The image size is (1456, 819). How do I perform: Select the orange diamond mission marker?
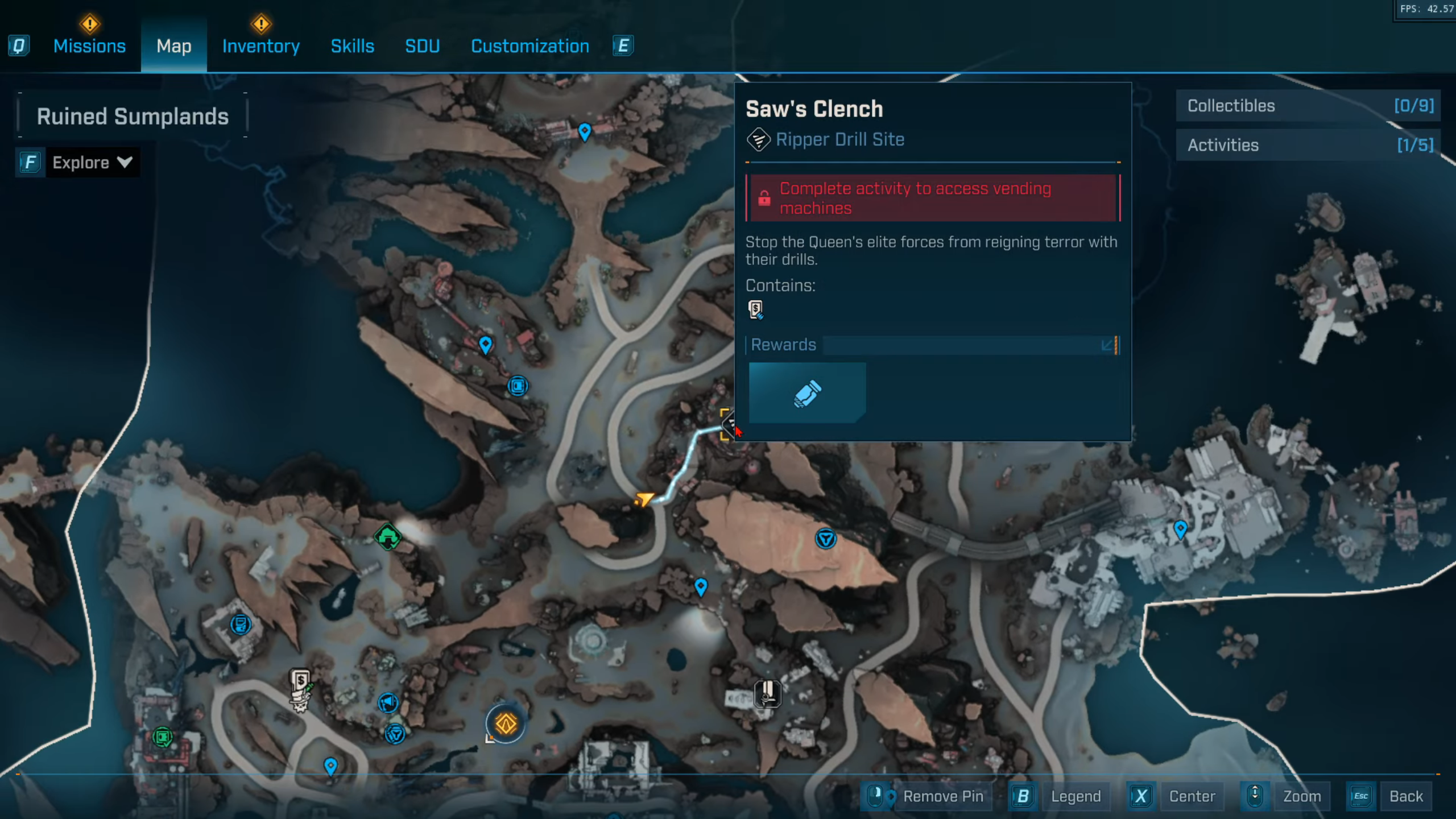pyautogui.click(x=505, y=724)
